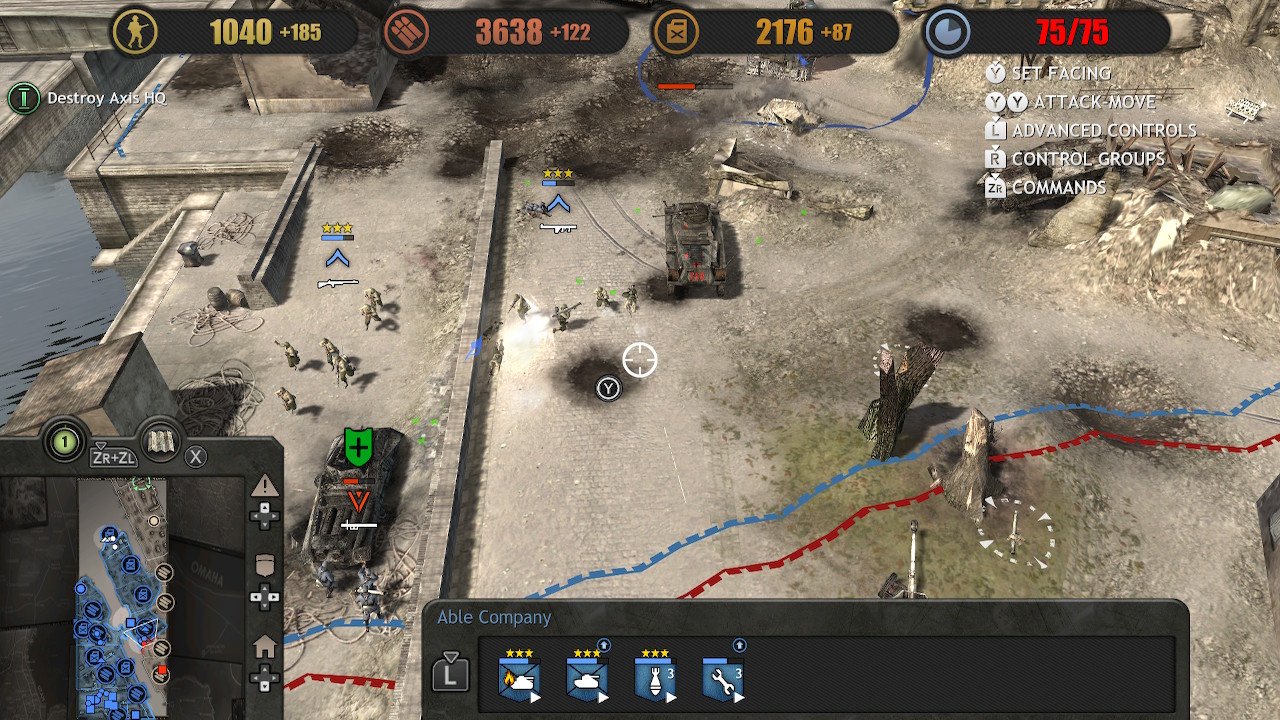Image resolution: width=1280 pixels, height=720 pixels.
Task: Click the shield-shaped icon beside the minimap
Action: [x=265, y=565]
